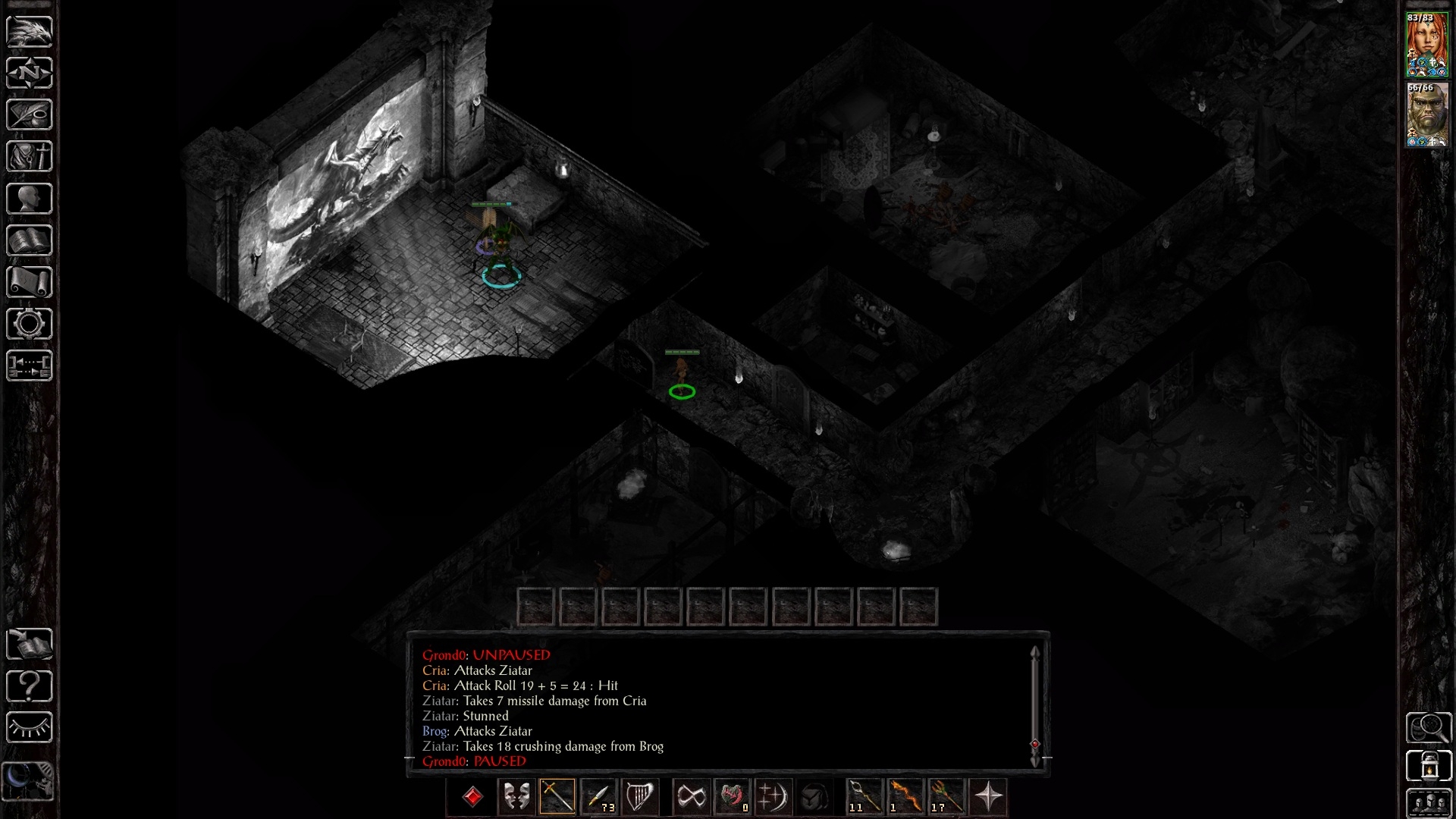Click the magnifying glass button
The width and height of the screenshot is (1456, 819).
click(1429, 728)
